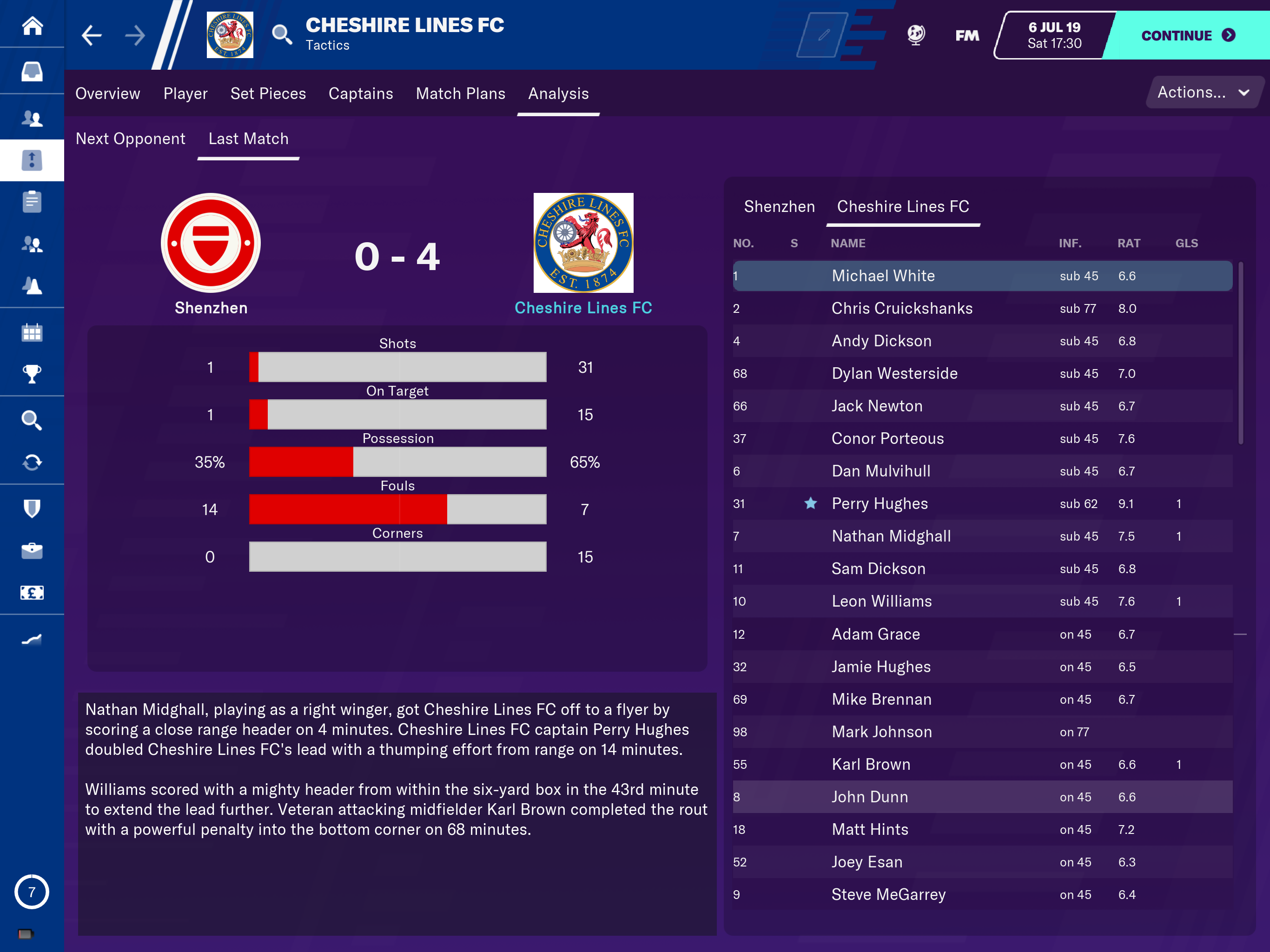Click the Continue button

(x=1187, y=36)
